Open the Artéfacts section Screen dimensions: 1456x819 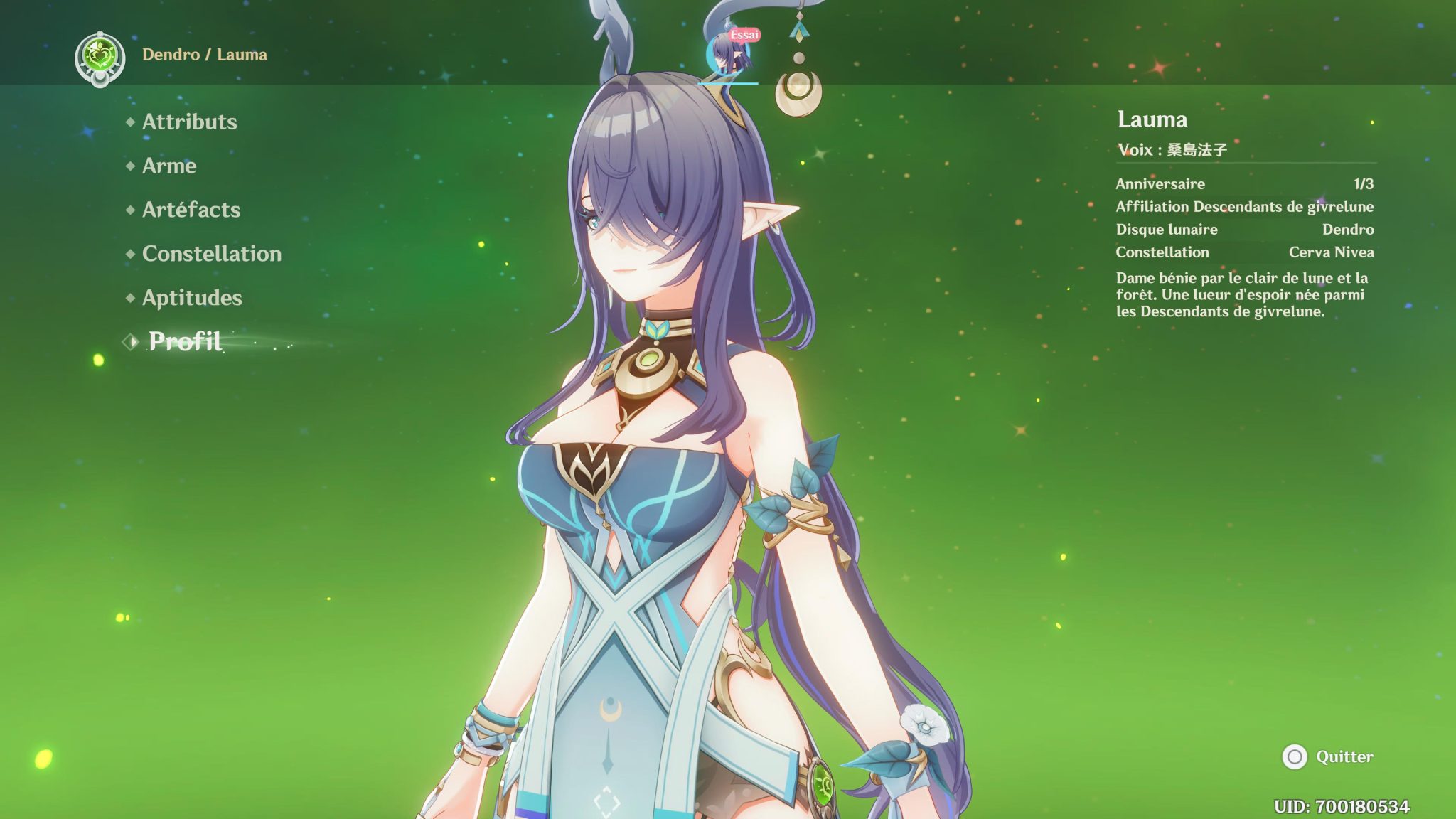pos(191,210)
